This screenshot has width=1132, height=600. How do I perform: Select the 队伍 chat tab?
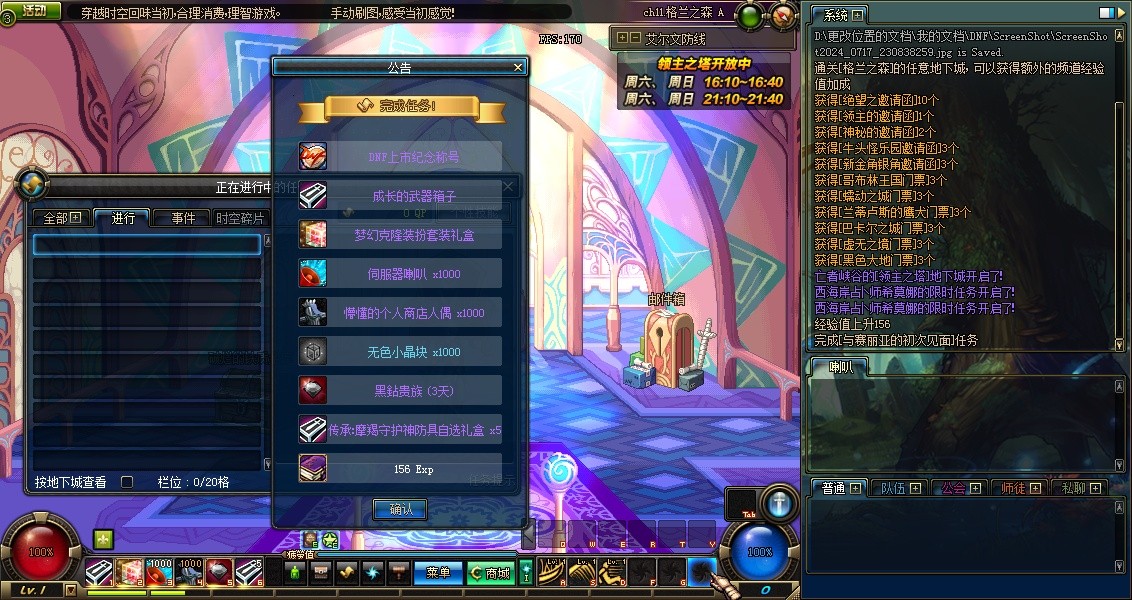point(899,488)
